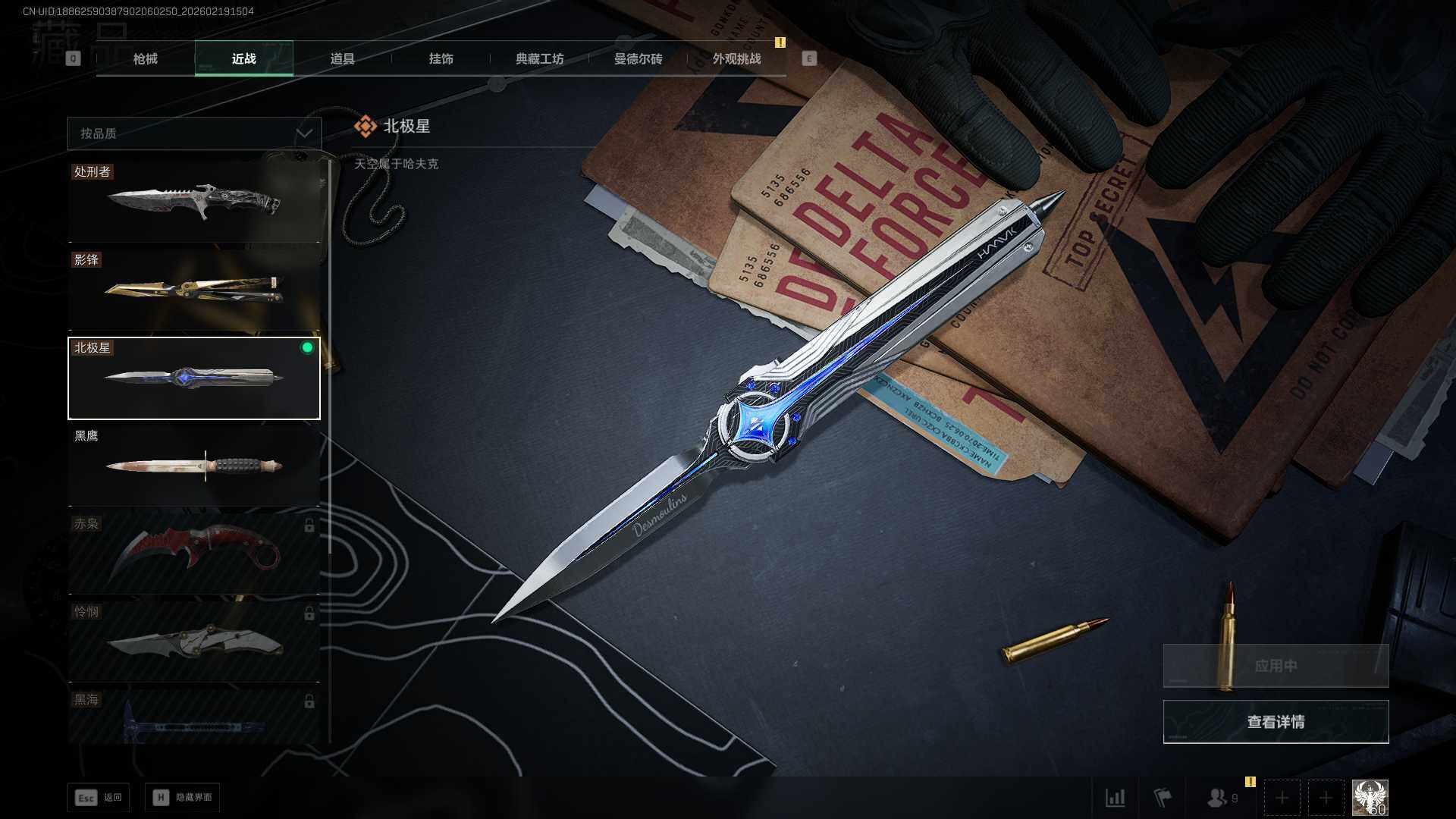
Task: Go to the 典藏工坊 tab
Action: point(539,58)
